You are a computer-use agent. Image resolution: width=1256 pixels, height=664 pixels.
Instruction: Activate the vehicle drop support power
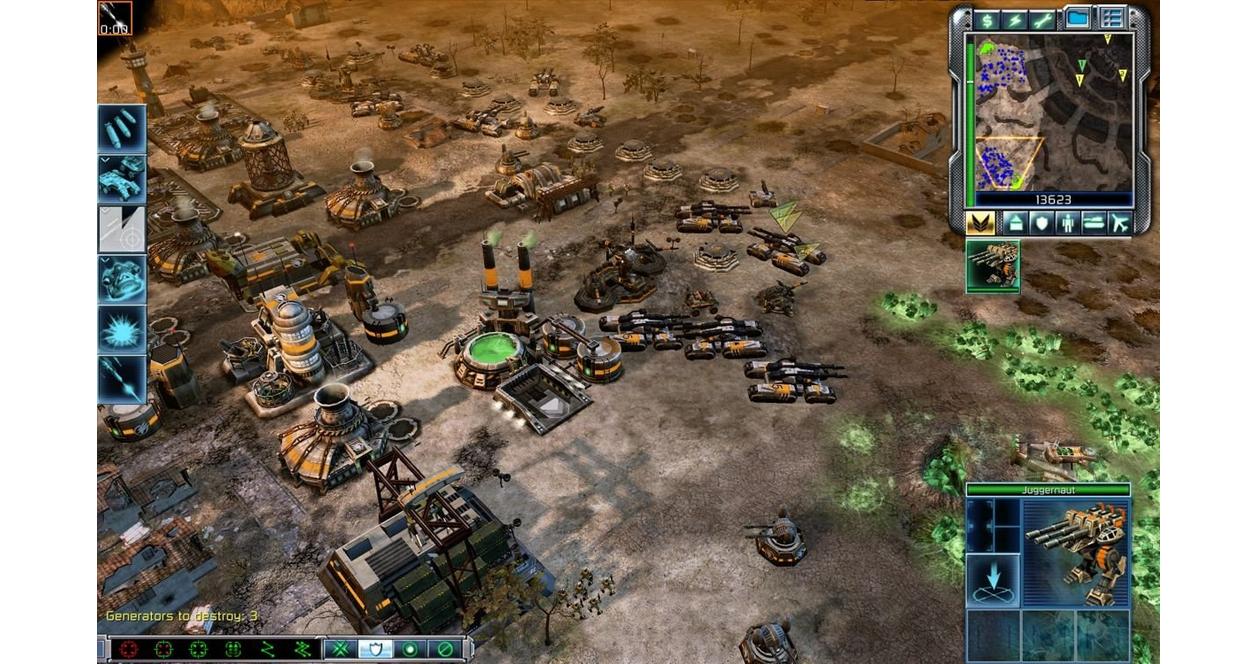click(122, 179)
